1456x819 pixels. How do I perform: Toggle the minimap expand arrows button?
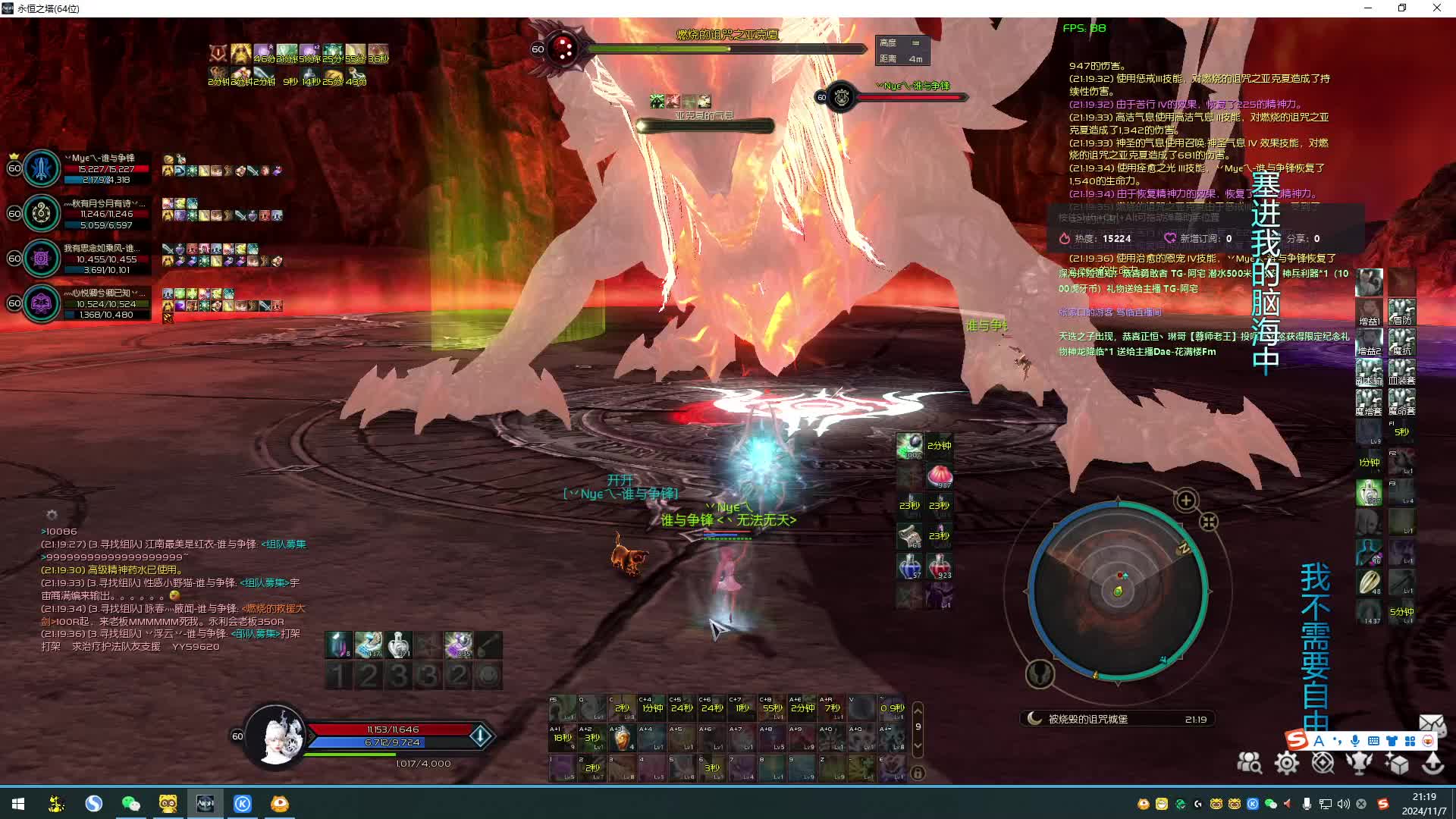click(x=1209, y=522)
